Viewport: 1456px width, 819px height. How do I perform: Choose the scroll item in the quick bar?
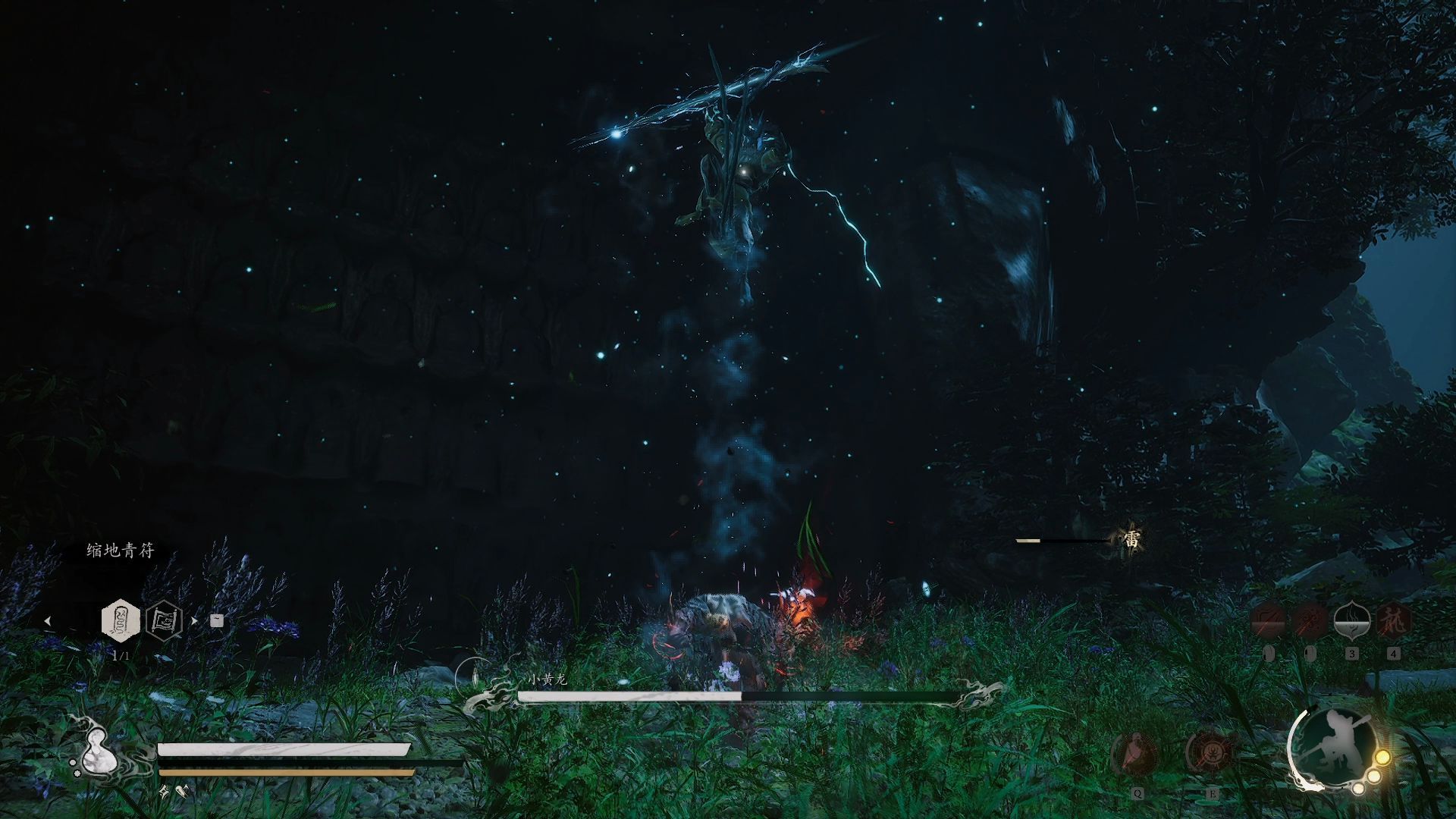tap(164, 620)
